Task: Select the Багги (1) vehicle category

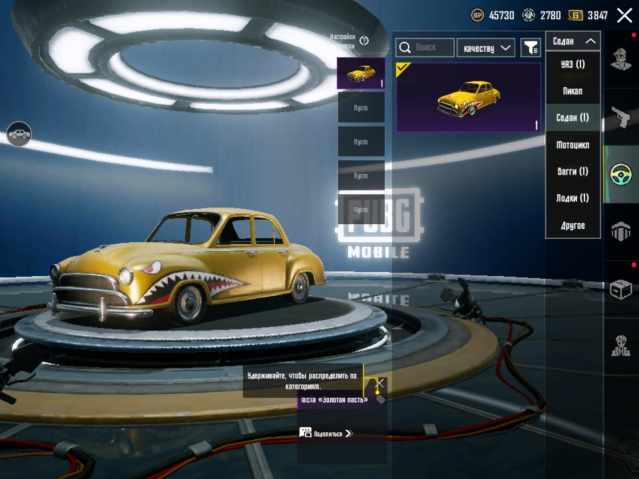Action: (x=573, y=172)
